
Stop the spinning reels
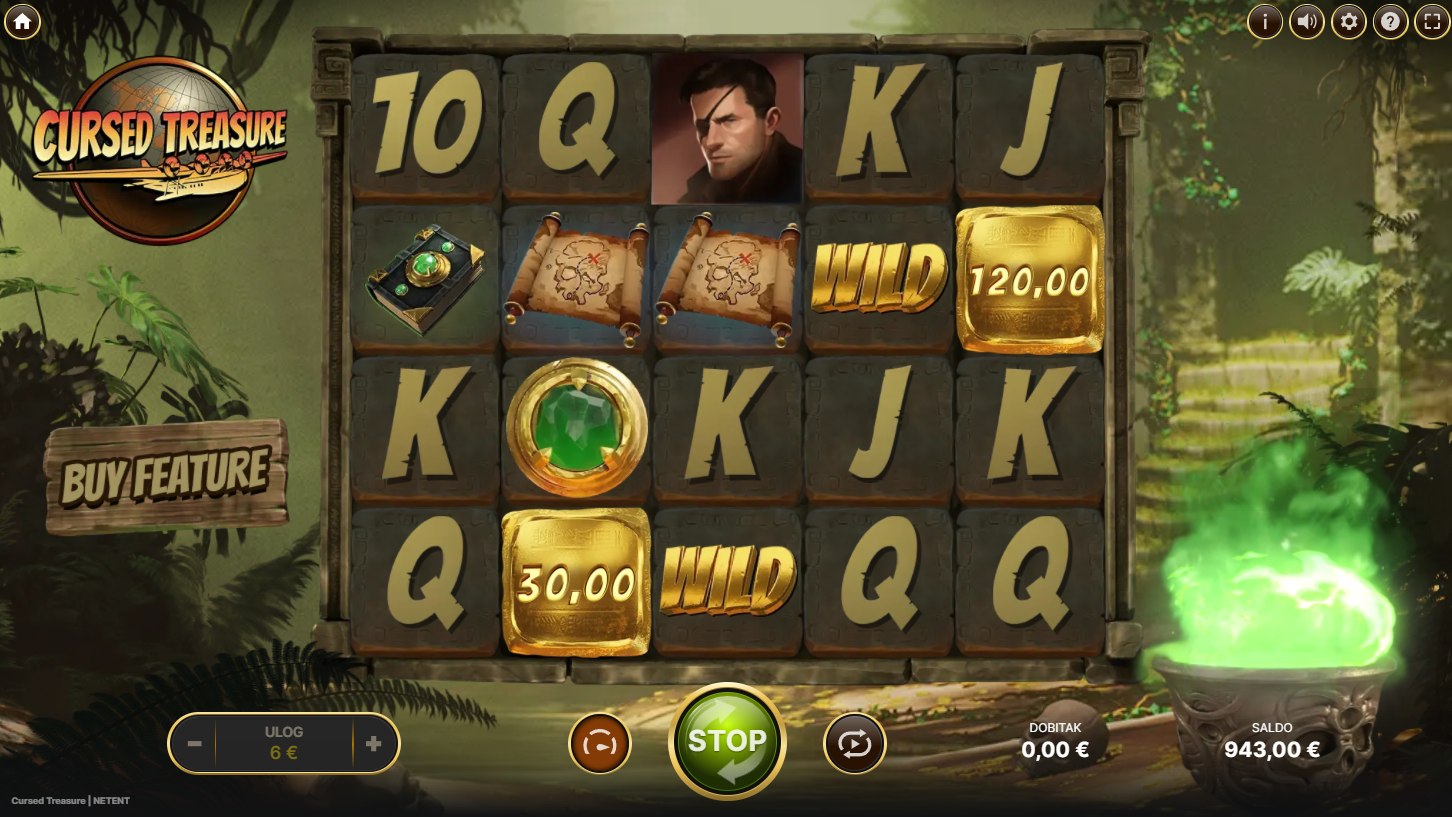click(727, 742)
